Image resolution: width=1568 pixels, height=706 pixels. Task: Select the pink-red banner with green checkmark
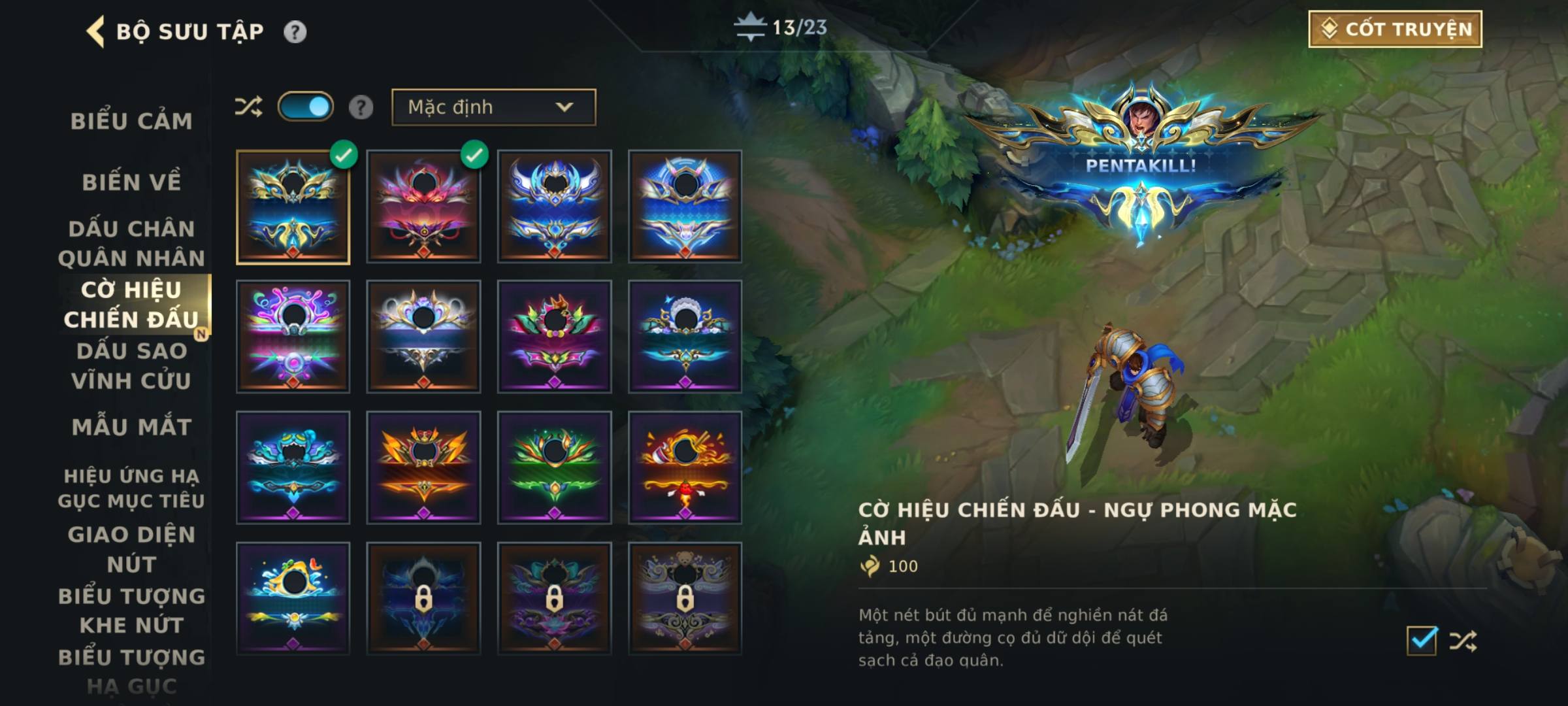[x=423, y=207]
